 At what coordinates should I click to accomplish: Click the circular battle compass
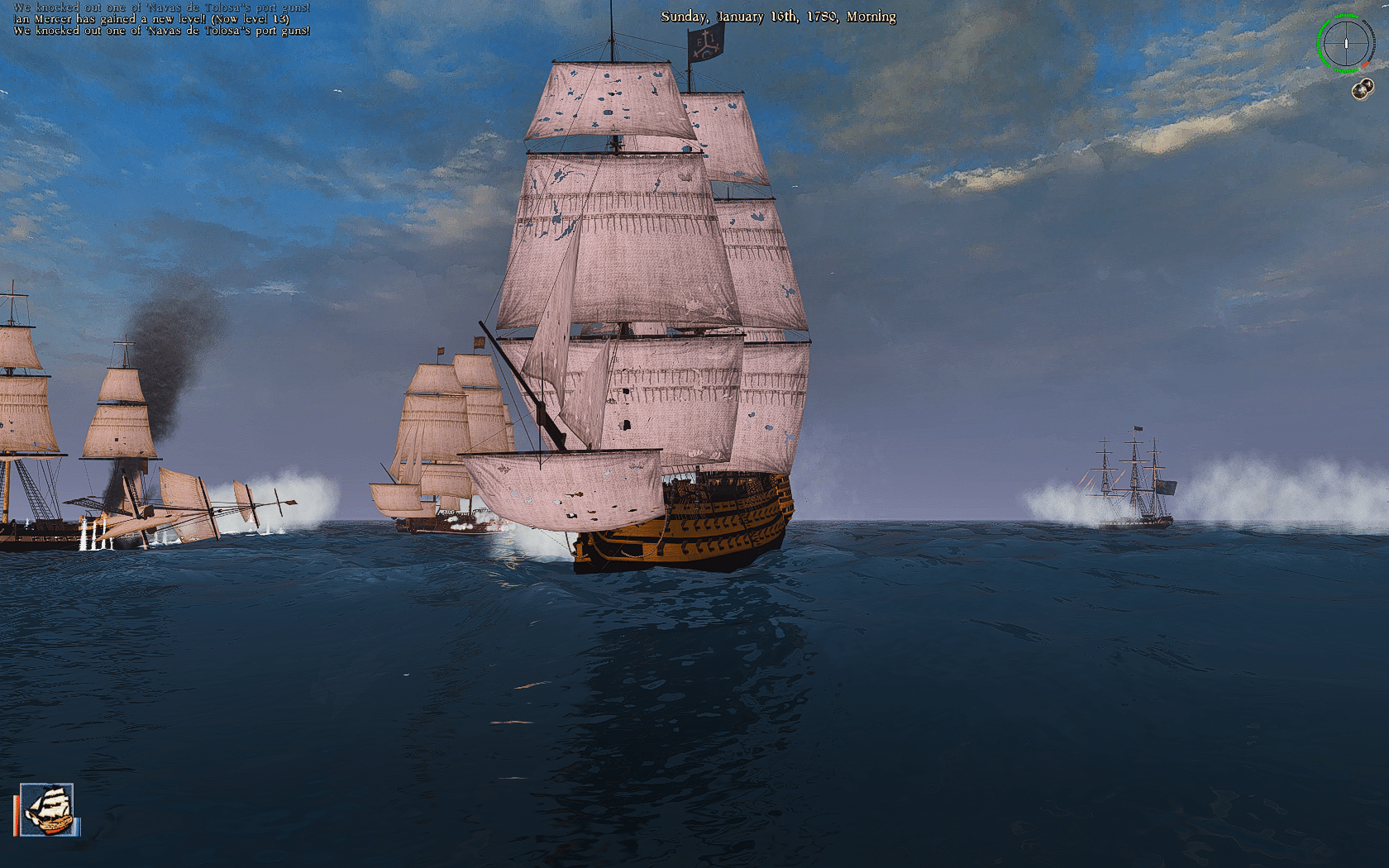1345,43
